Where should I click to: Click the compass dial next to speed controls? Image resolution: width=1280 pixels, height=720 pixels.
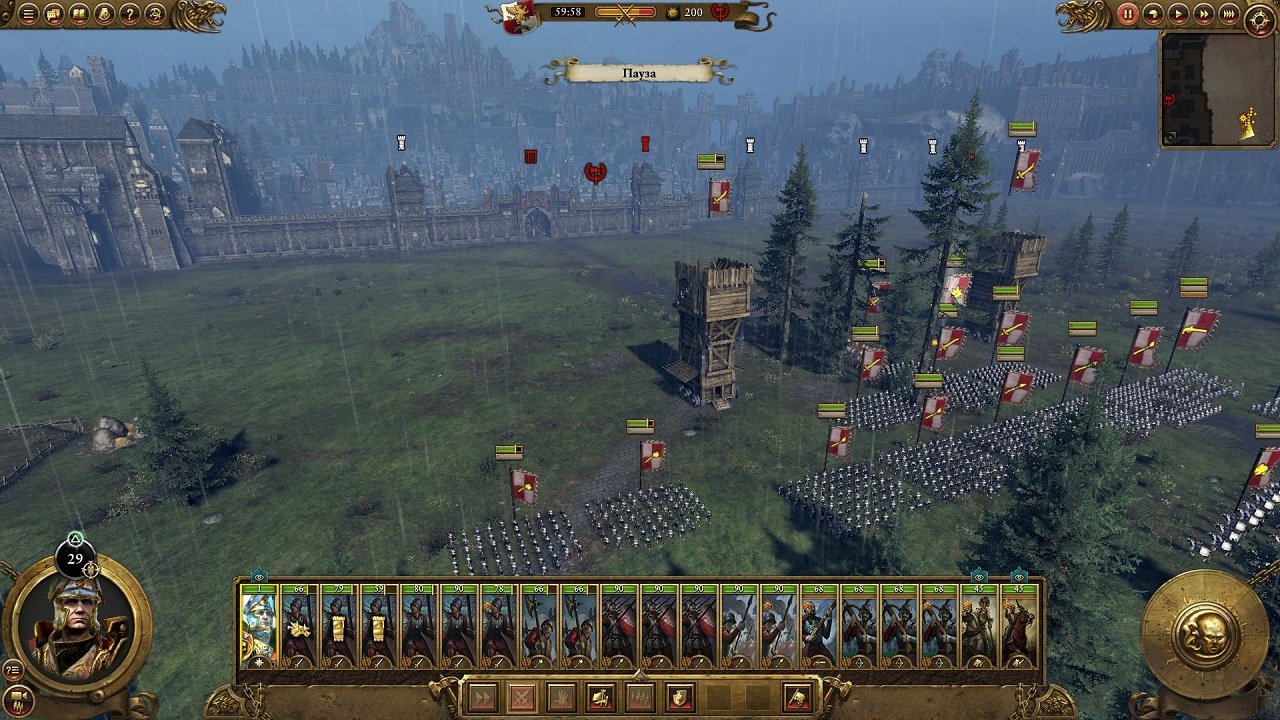1259,14
